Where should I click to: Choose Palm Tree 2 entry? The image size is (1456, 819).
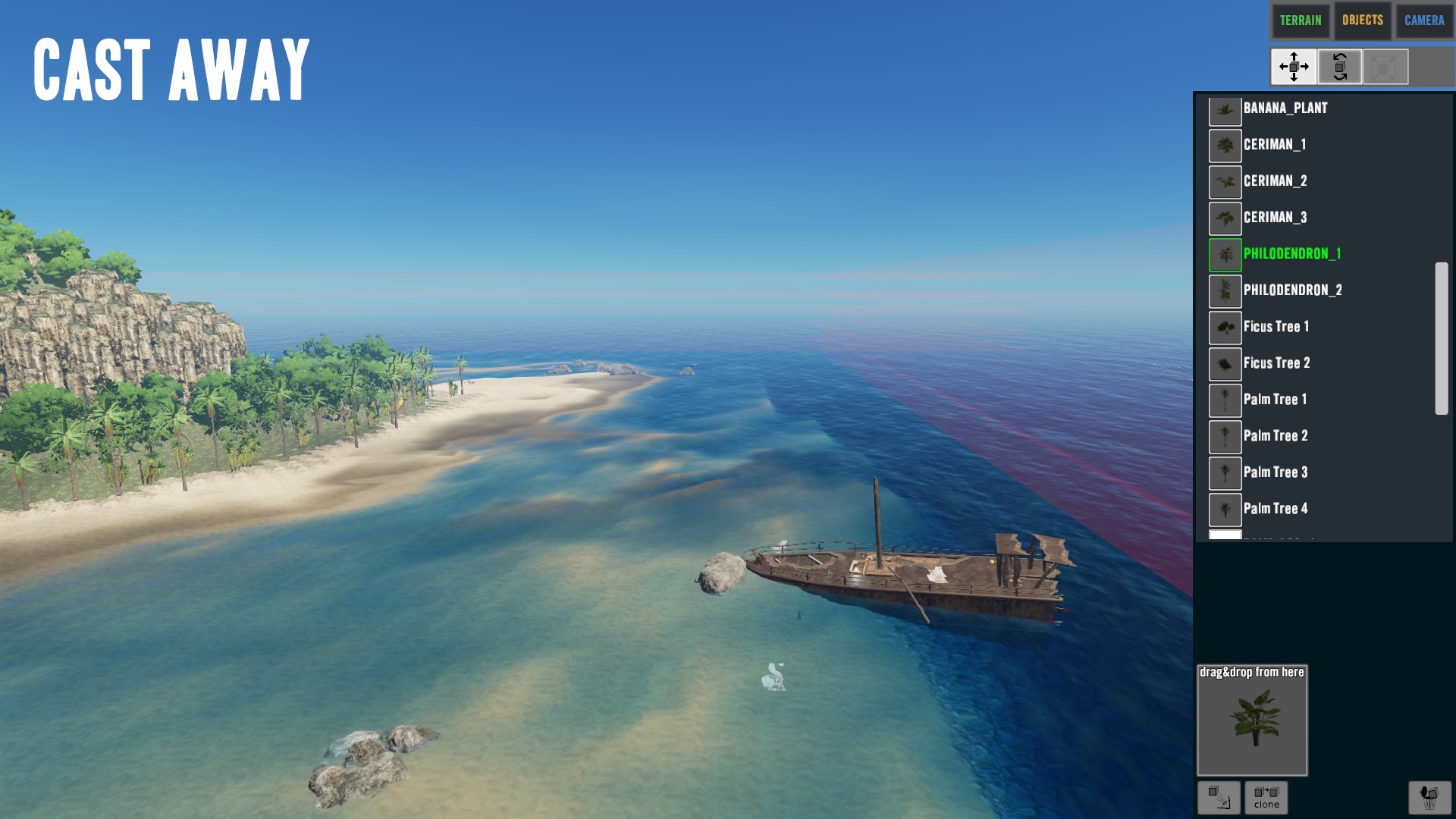[x=1275, y=436]
